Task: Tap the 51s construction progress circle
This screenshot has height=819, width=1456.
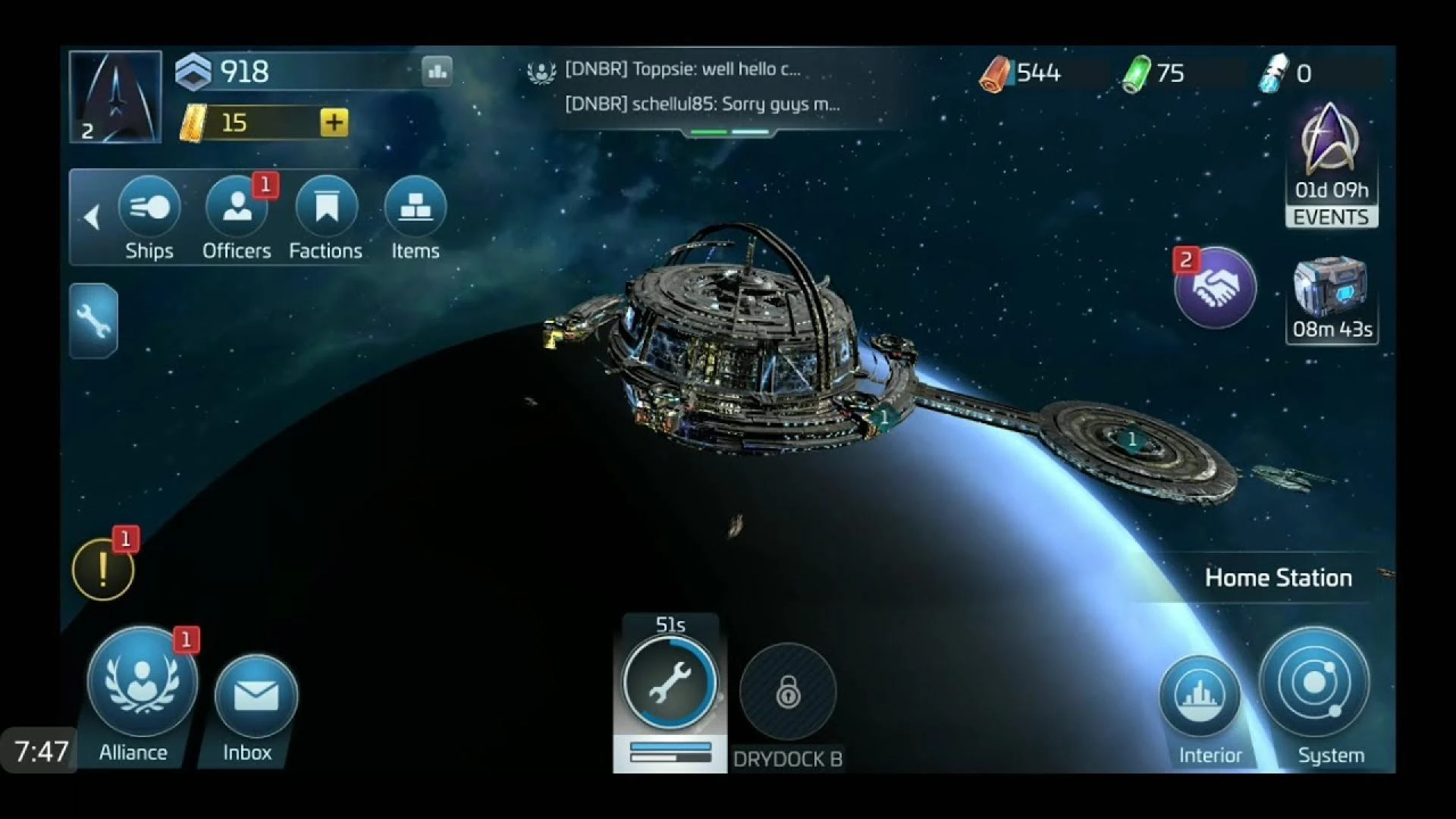Action: click(x=670, y=682)
